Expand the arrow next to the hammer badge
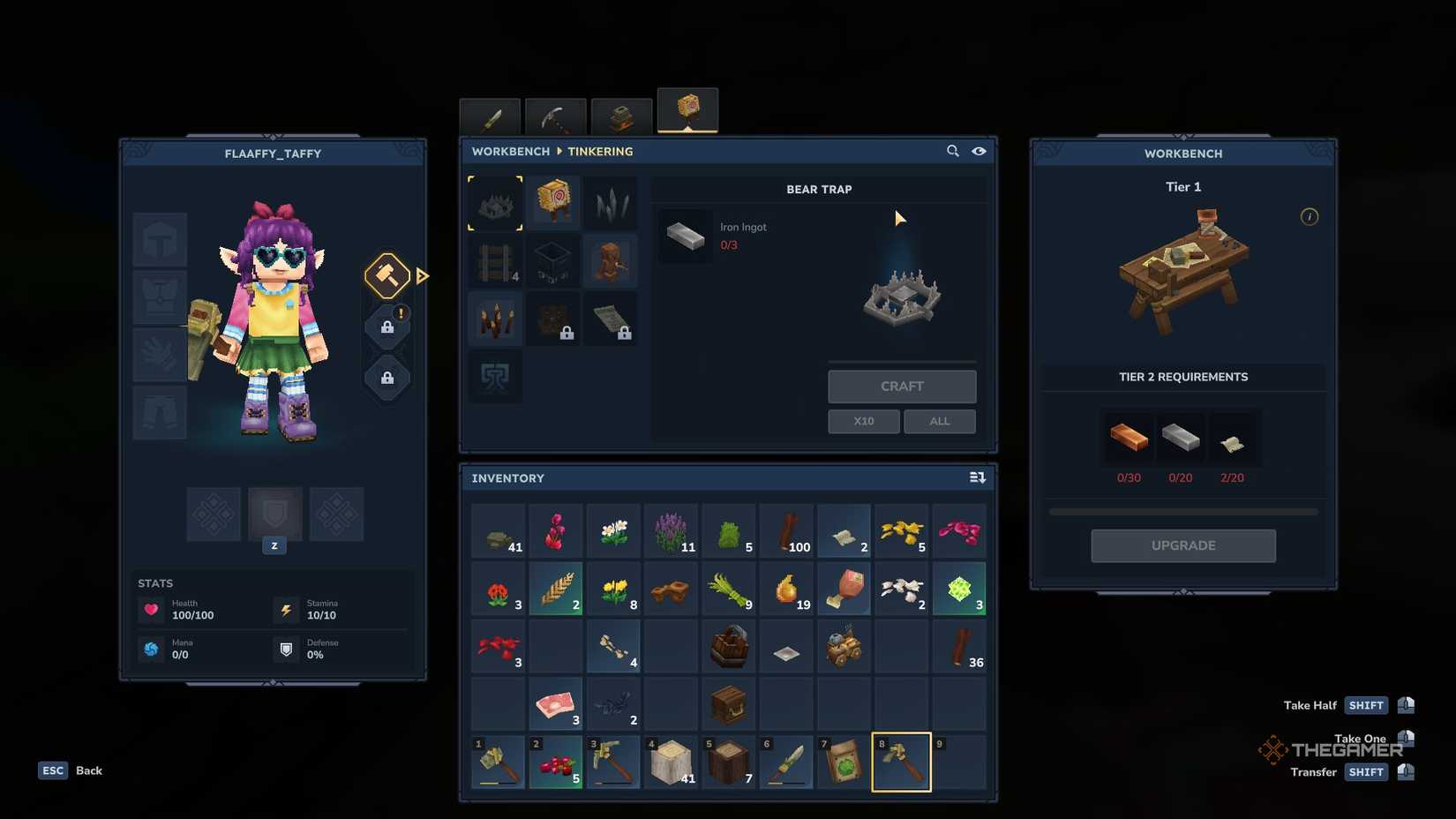Image resolution: width=1456 pixels, height=819 pixels. pos(424,275)
